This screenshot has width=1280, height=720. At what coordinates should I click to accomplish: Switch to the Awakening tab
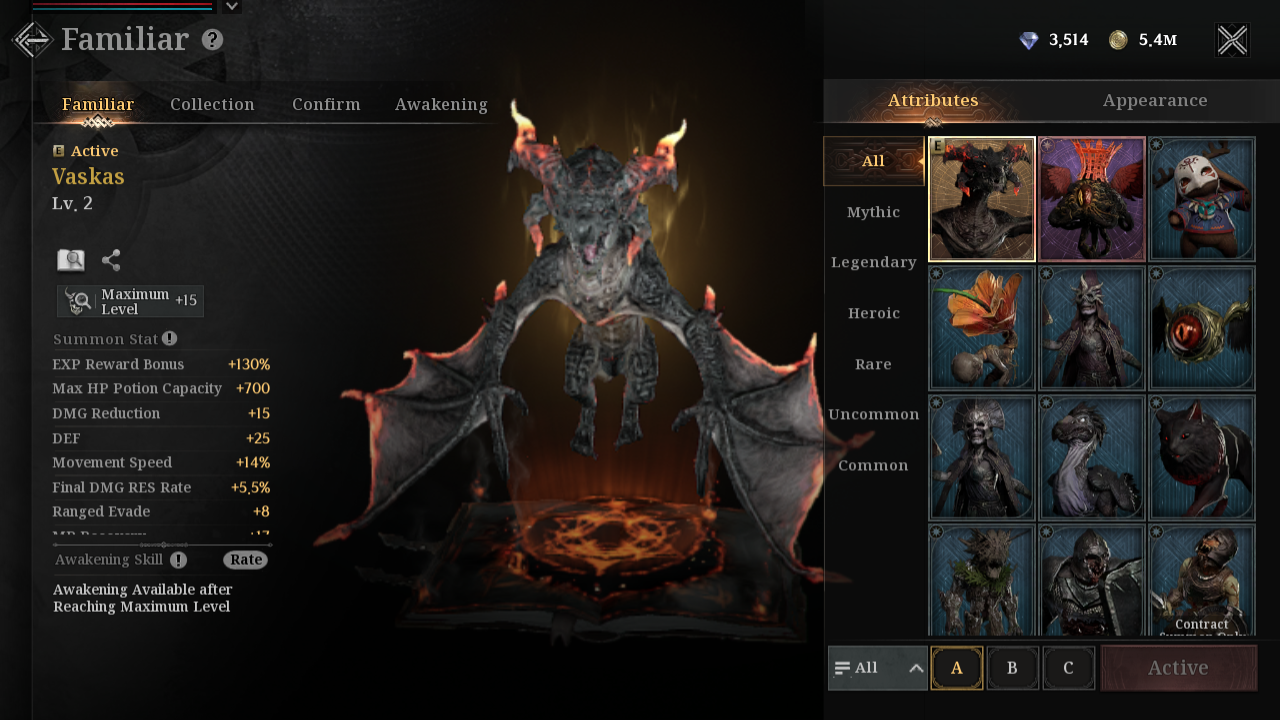point(441,104)
